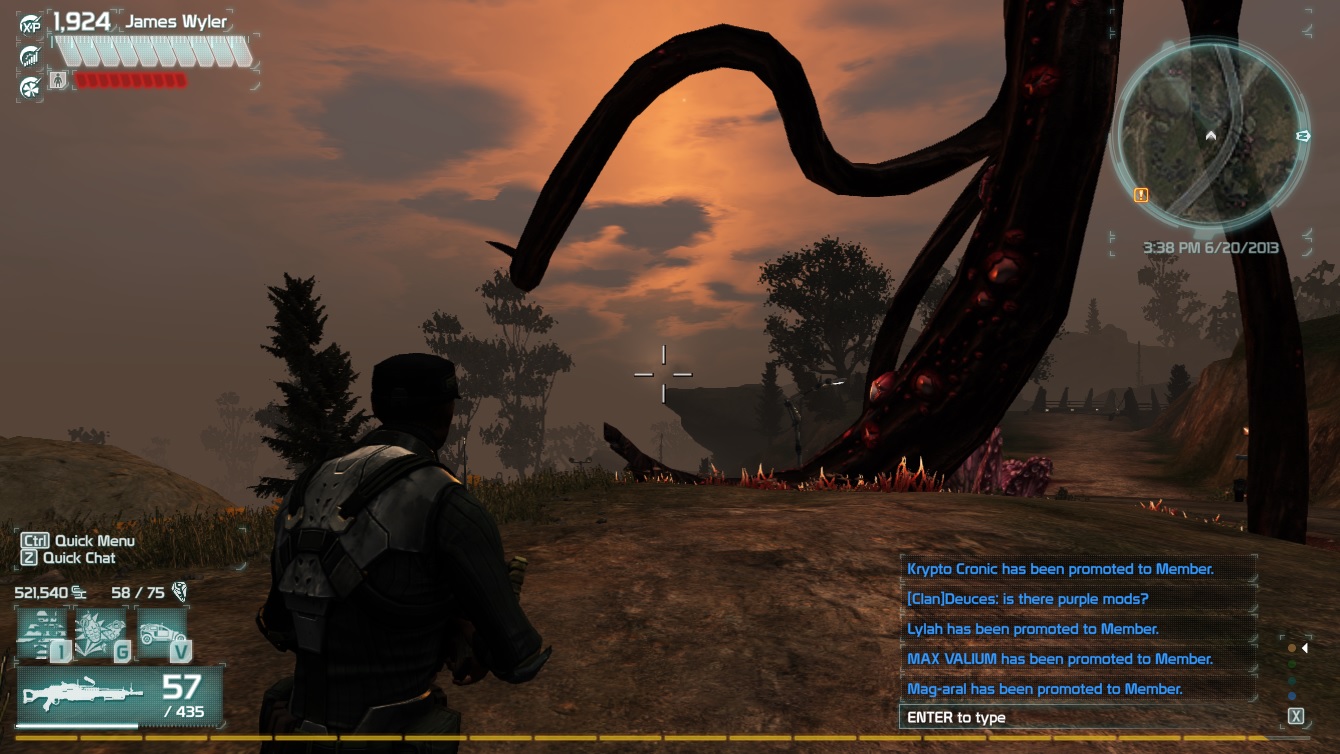Switch to the green chat channel dot

click(x=1292, y=664)
